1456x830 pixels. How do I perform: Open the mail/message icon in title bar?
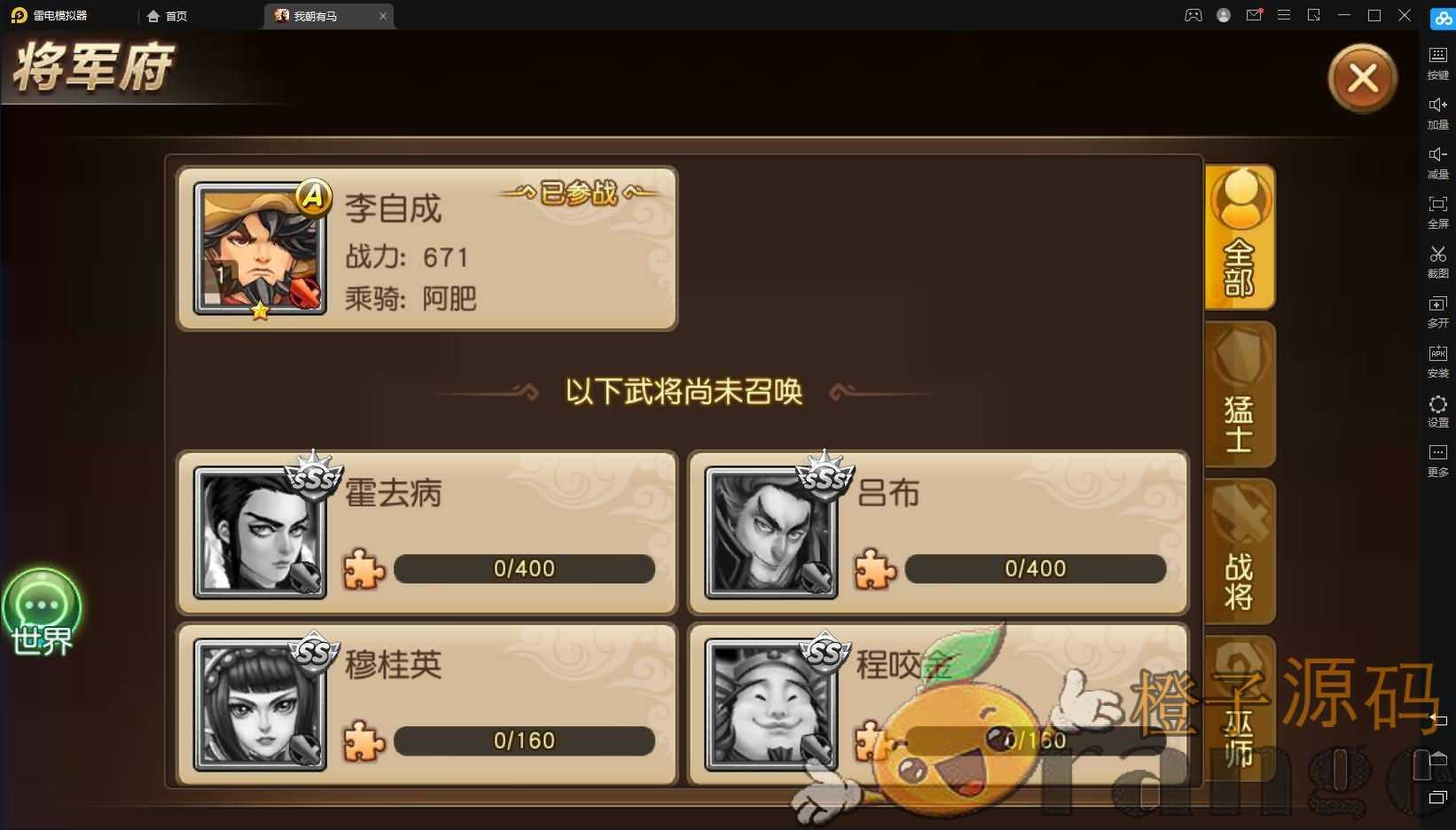(1254, 15)
